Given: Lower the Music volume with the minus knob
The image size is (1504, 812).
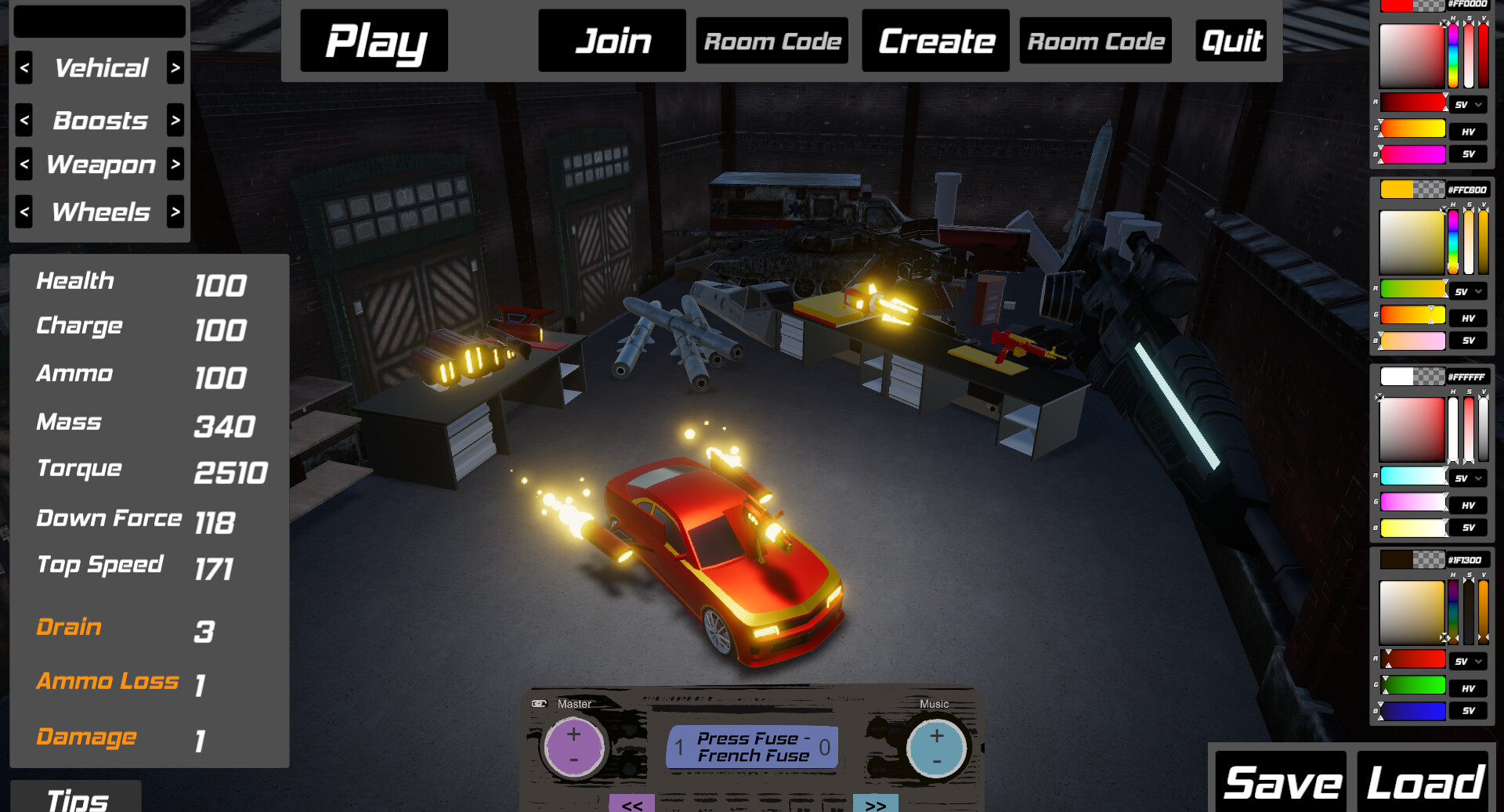Looking at the screenshot, I should pyautogui.click(x=936, y=760).
